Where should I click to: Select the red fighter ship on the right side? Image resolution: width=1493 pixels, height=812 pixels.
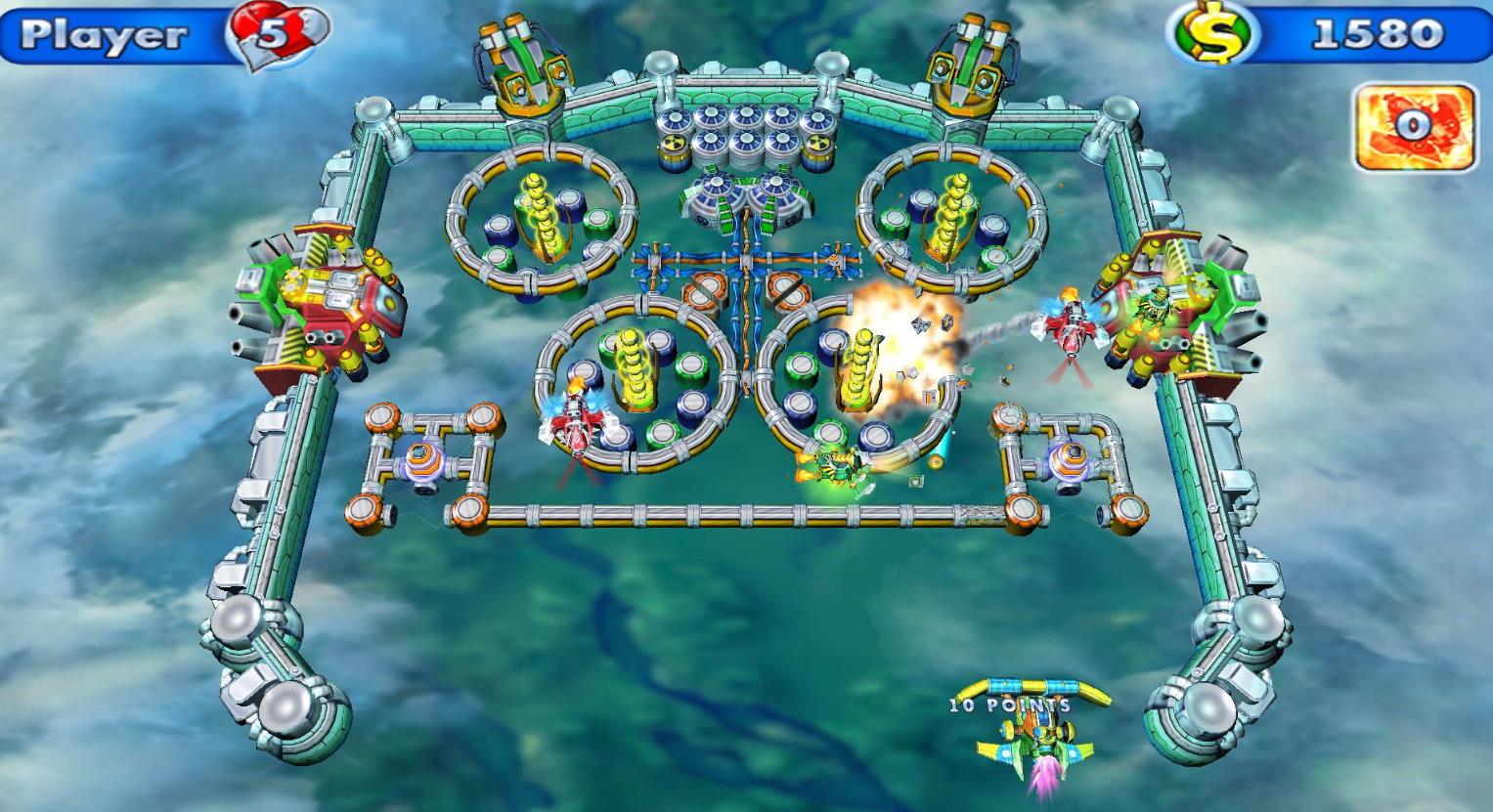(x=1068, y=327)
